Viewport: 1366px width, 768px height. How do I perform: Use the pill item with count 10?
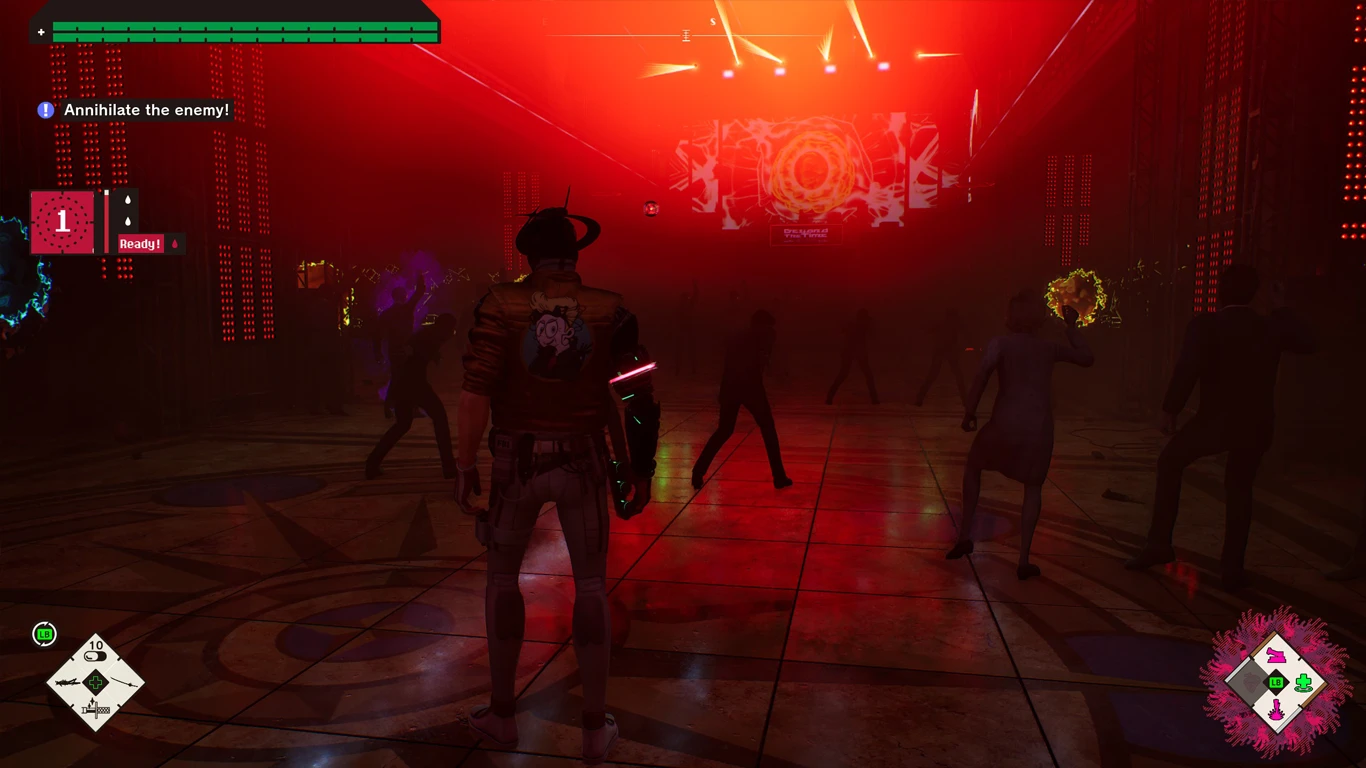click(x=96, y=657)
